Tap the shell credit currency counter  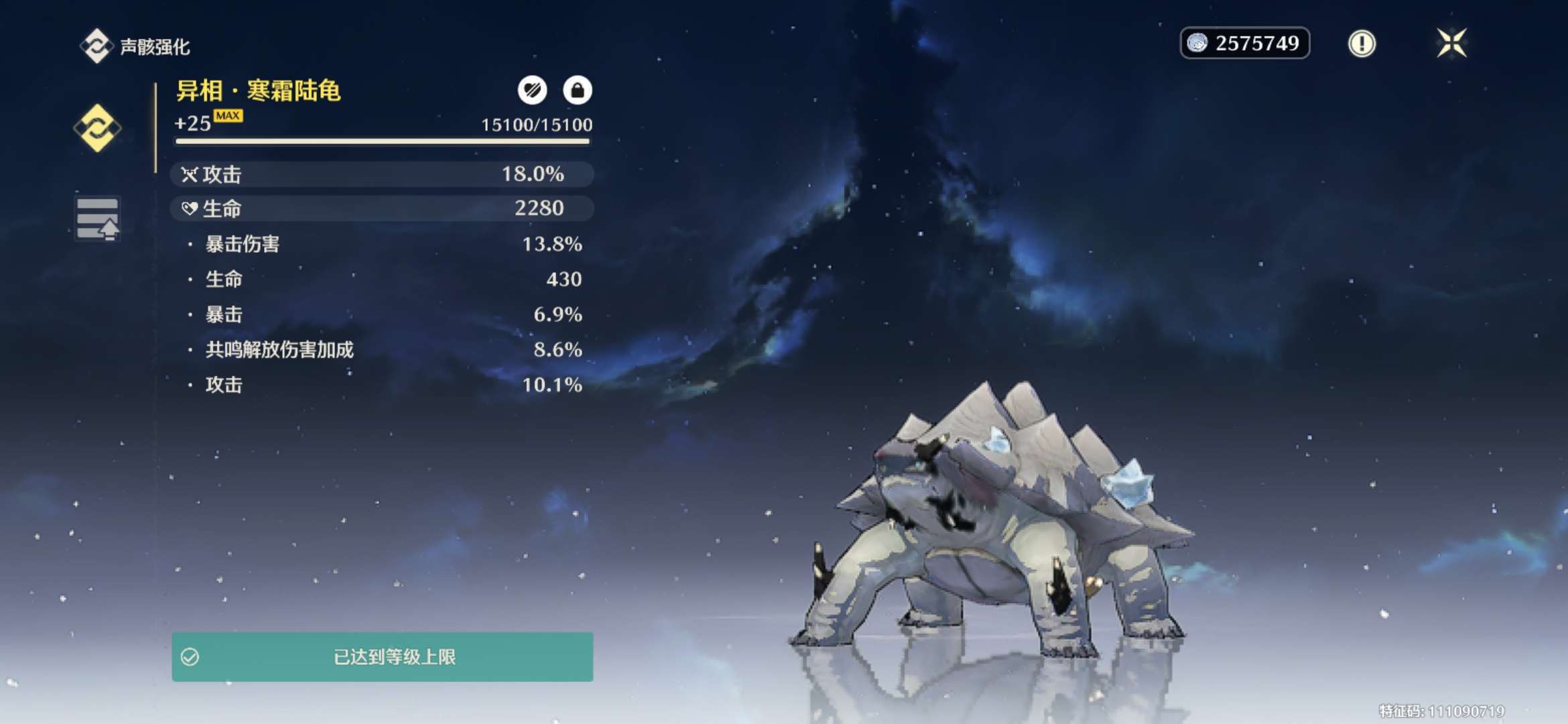point(1244,44)
